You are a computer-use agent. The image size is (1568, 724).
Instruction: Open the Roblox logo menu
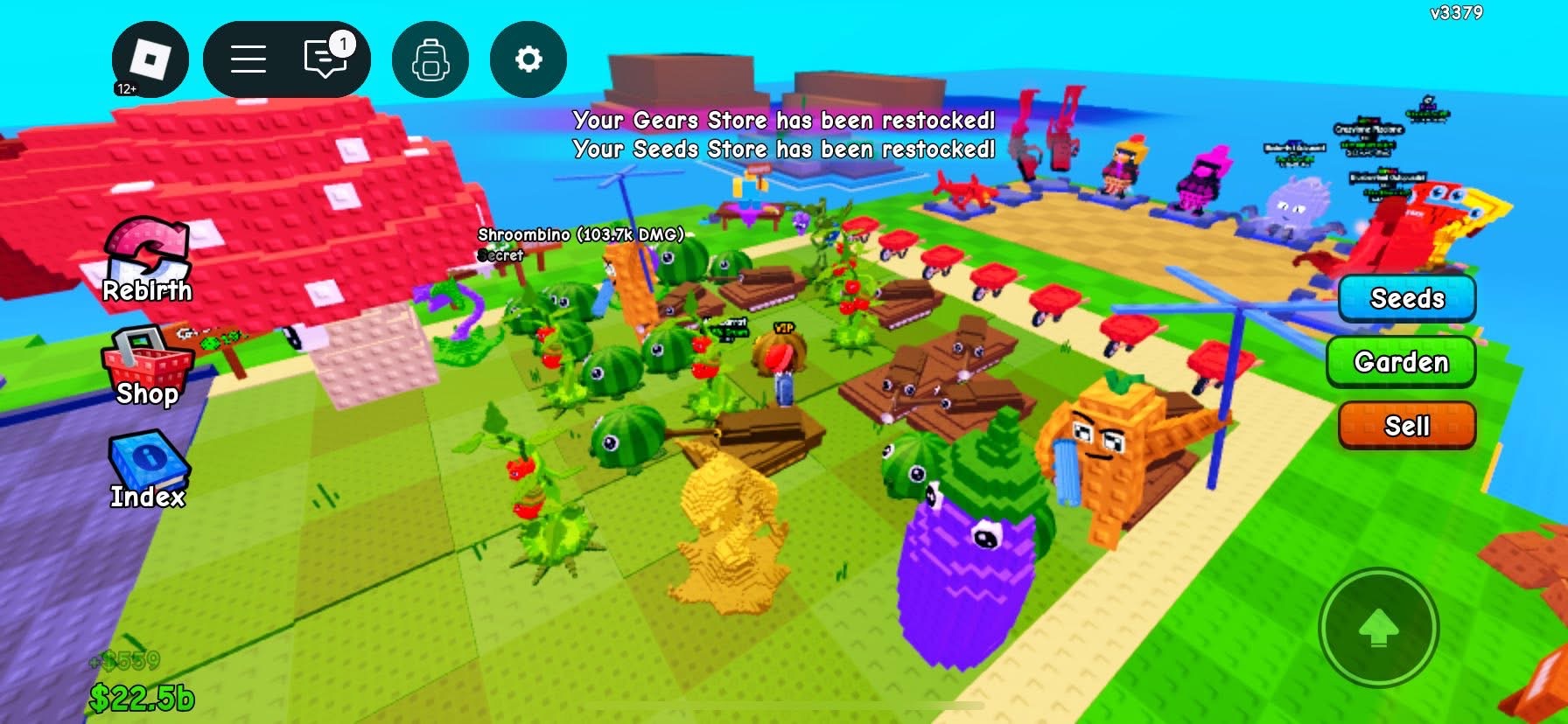(150, 59)
